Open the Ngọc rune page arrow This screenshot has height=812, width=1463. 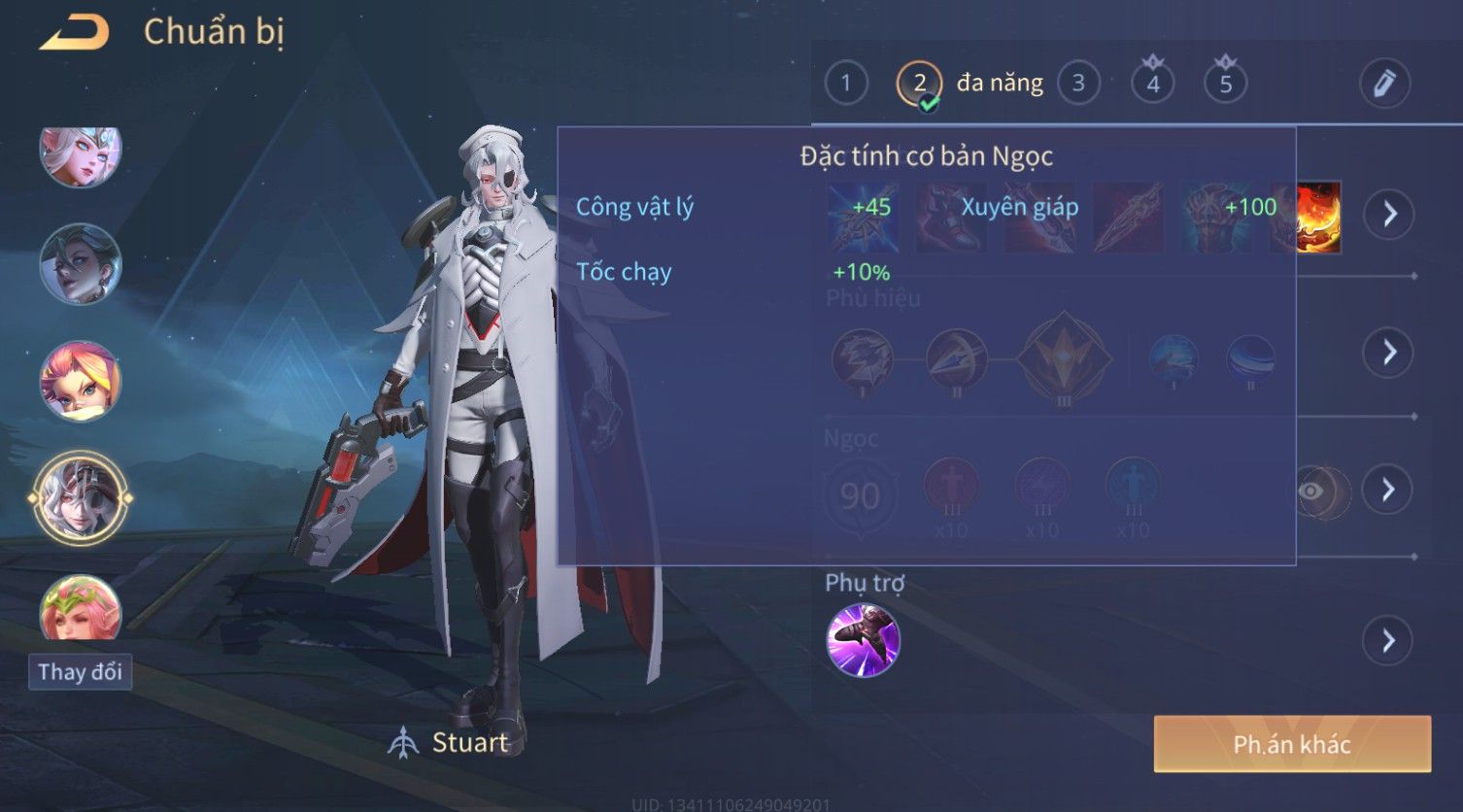(x=1388, y=490)
